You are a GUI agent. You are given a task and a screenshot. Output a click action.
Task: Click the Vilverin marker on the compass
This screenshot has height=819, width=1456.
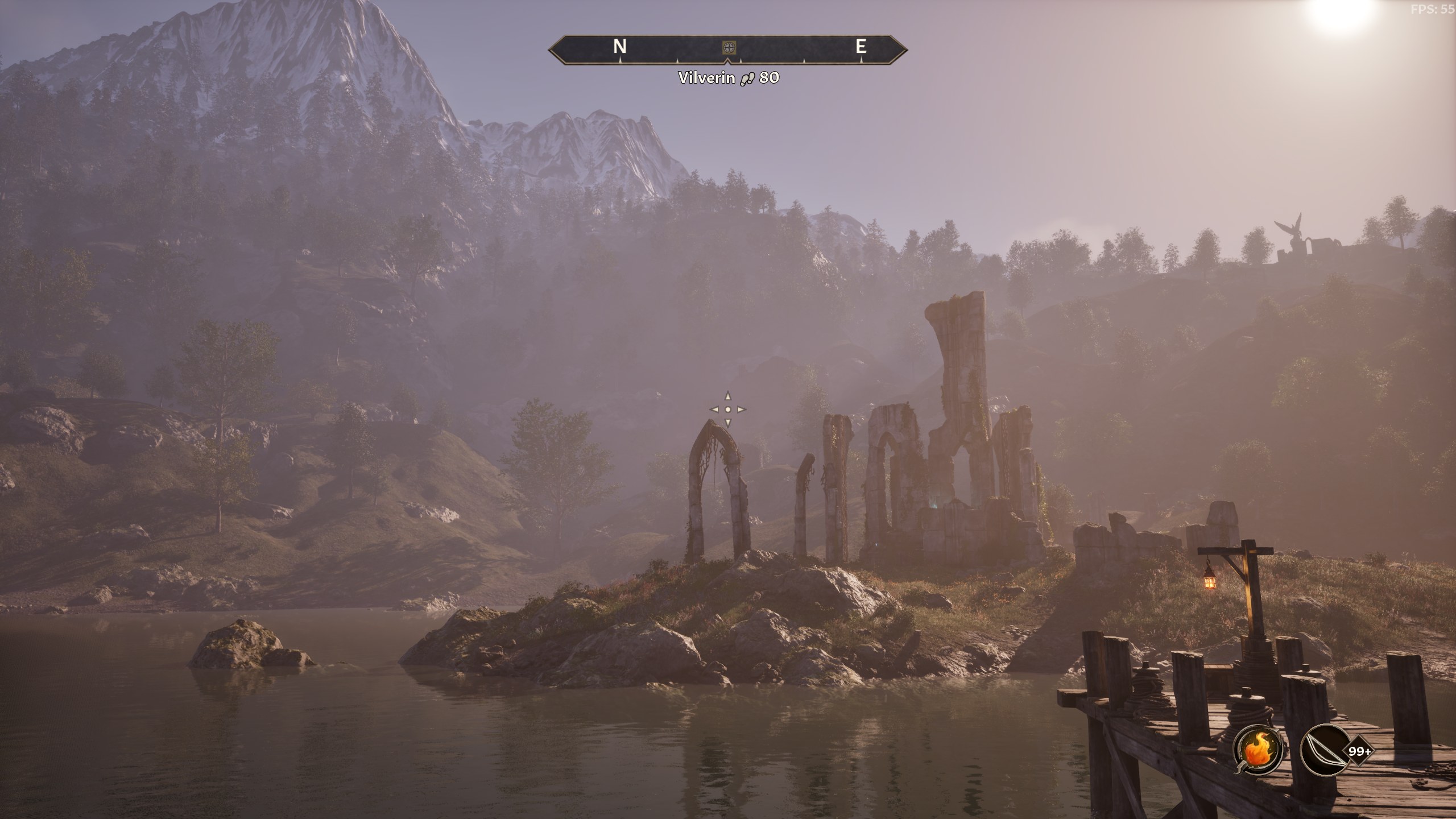pyautogui.click(x=728, y=47)
